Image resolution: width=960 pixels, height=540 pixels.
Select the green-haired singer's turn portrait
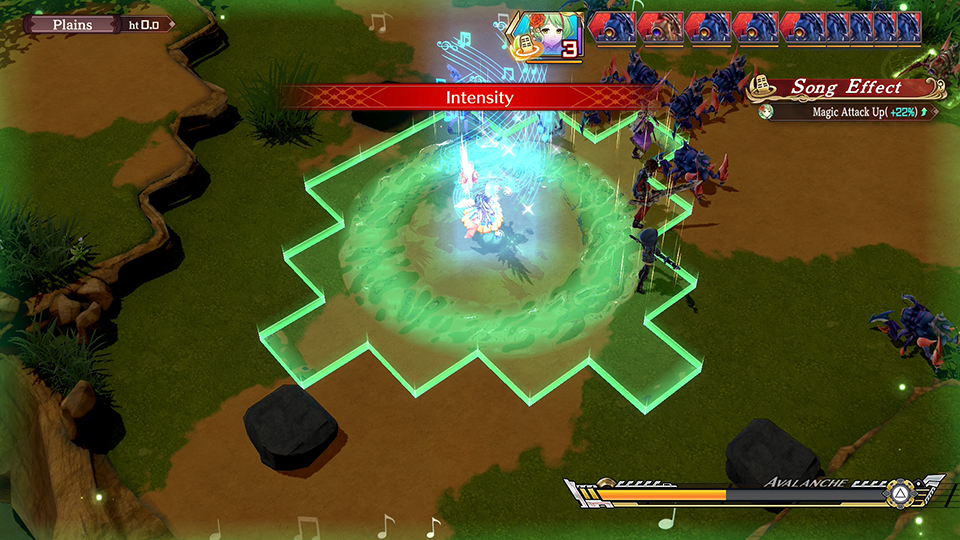(x=546, y=38)
